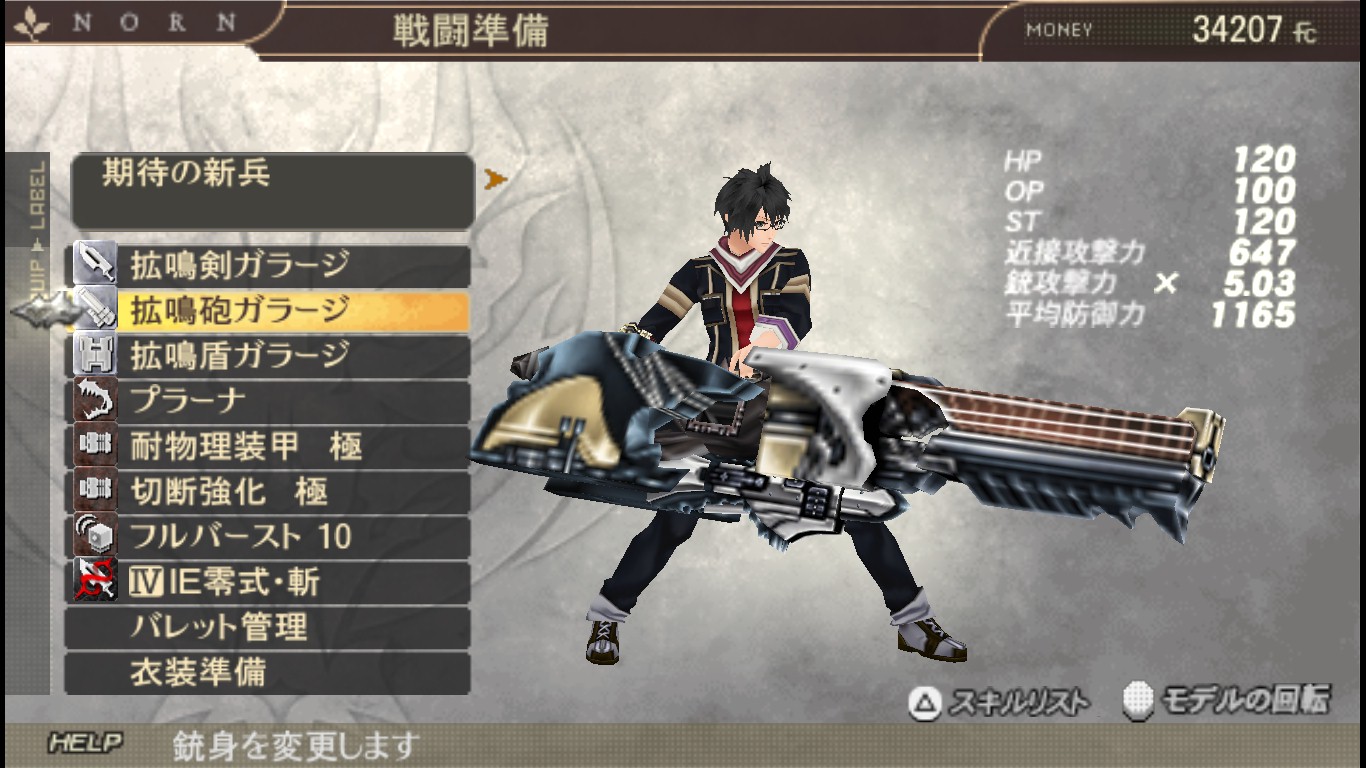Open バレット管理 bullet management
This screenshot has height=768, width=1366.
[268, 628]
